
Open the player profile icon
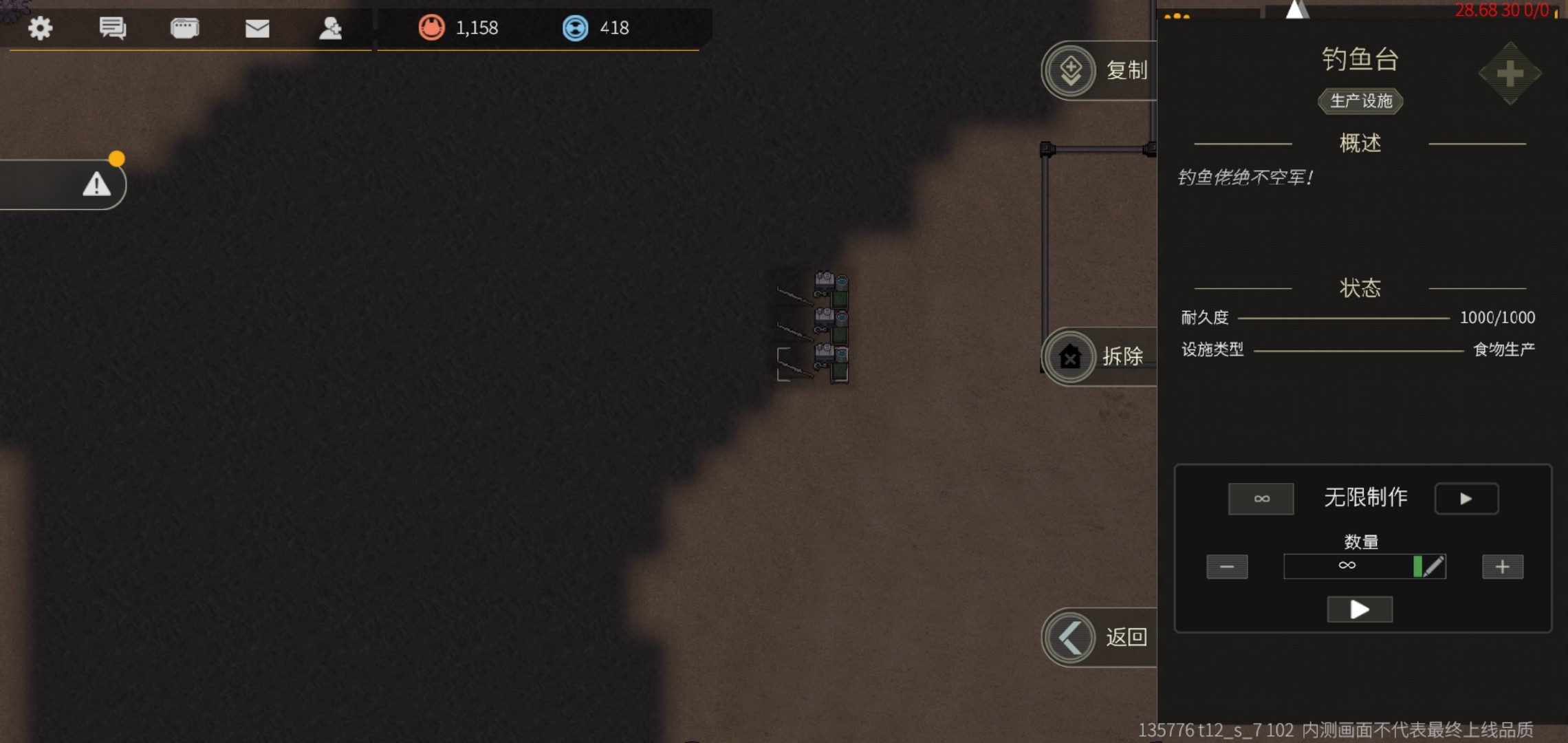click(x=330, y=28)
